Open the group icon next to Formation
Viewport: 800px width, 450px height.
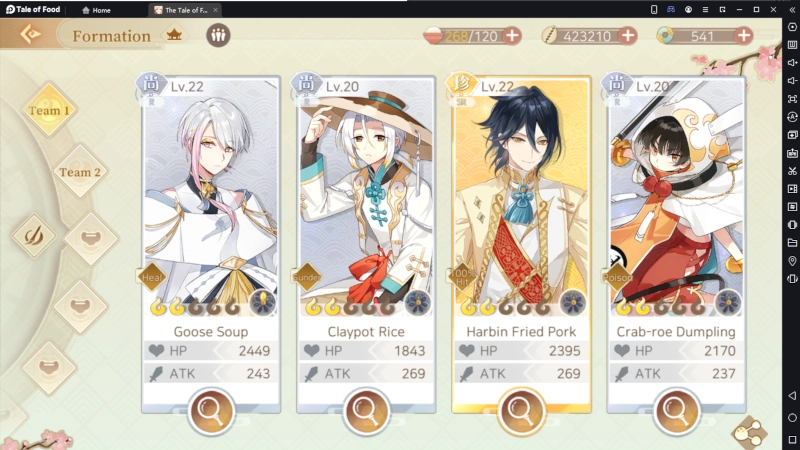pos(218,35)
